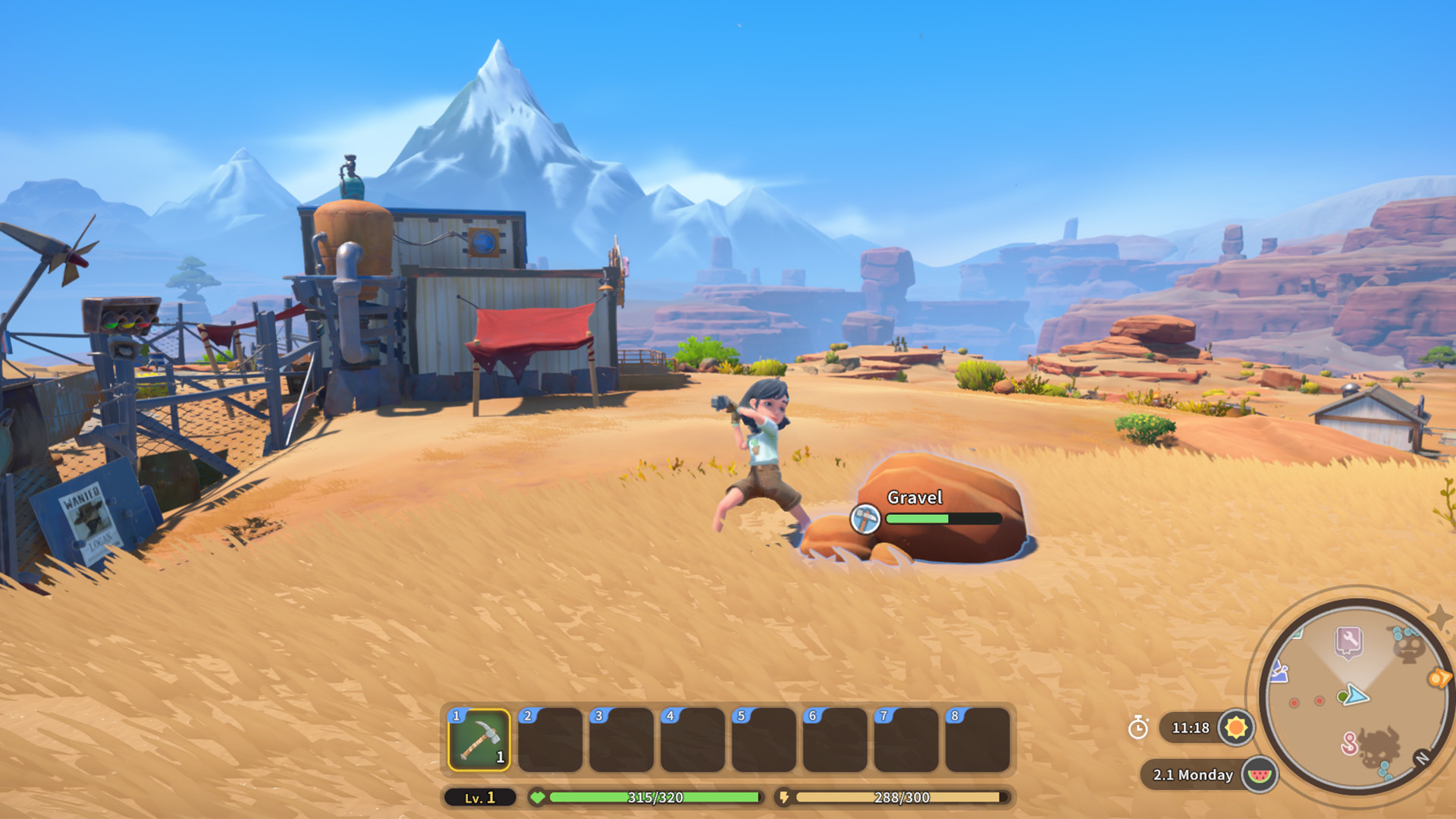Click the blue player arrow on the minimap
1456x819 pixels.
[x=1355, y=696]
